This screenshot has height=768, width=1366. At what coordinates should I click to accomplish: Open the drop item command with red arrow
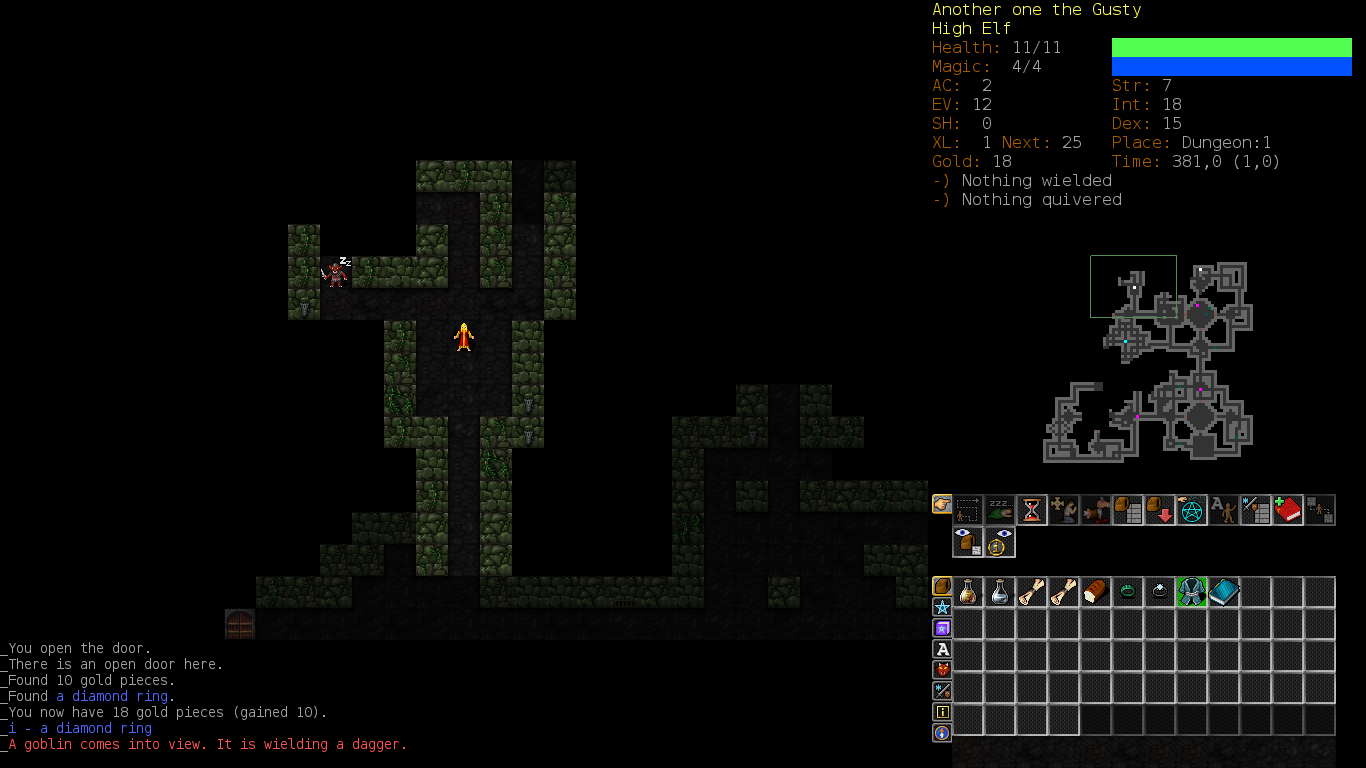click(1160, 510)
